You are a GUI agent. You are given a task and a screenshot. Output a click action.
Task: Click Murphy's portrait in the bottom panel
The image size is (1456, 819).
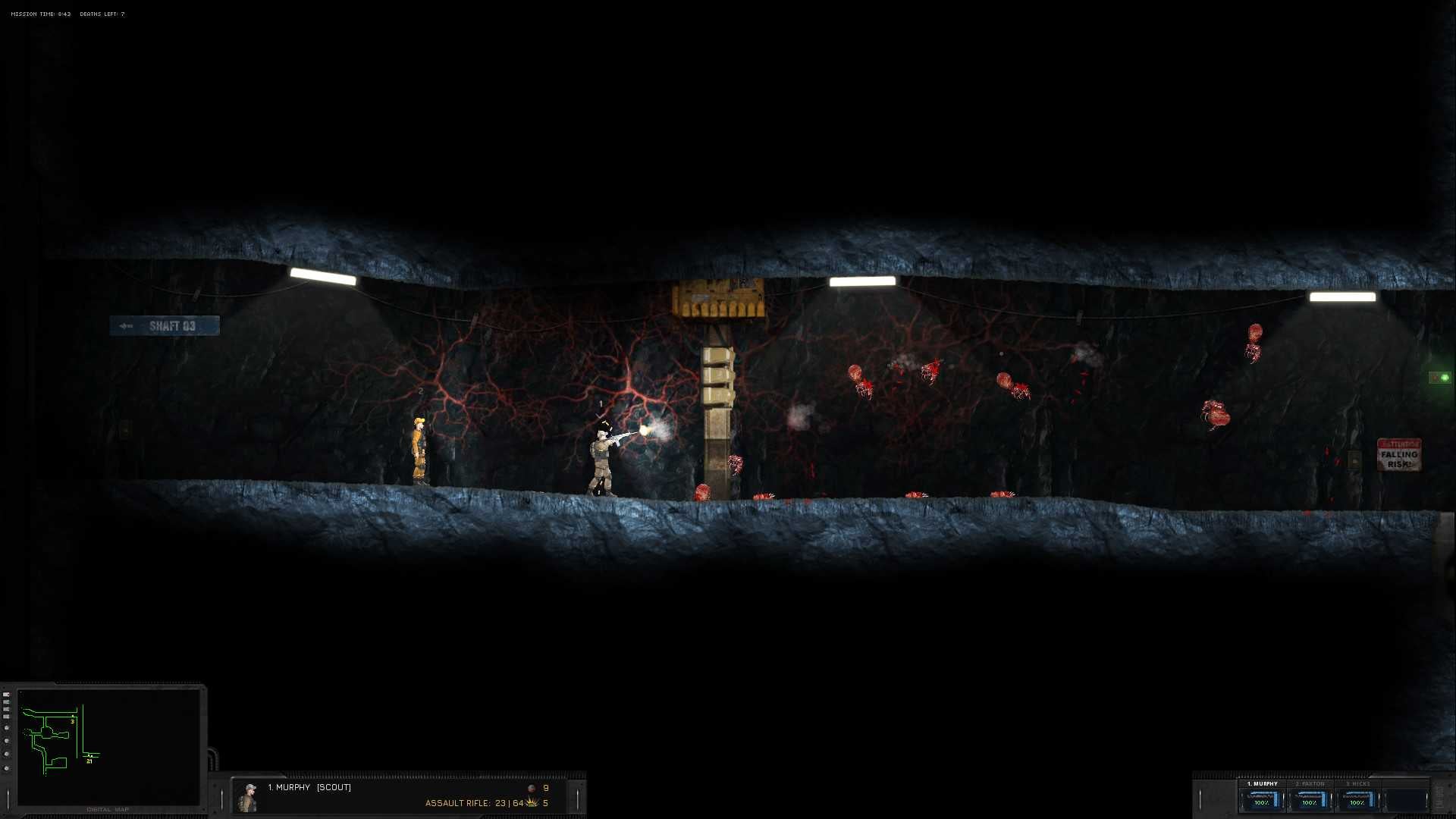coord(247,795)
